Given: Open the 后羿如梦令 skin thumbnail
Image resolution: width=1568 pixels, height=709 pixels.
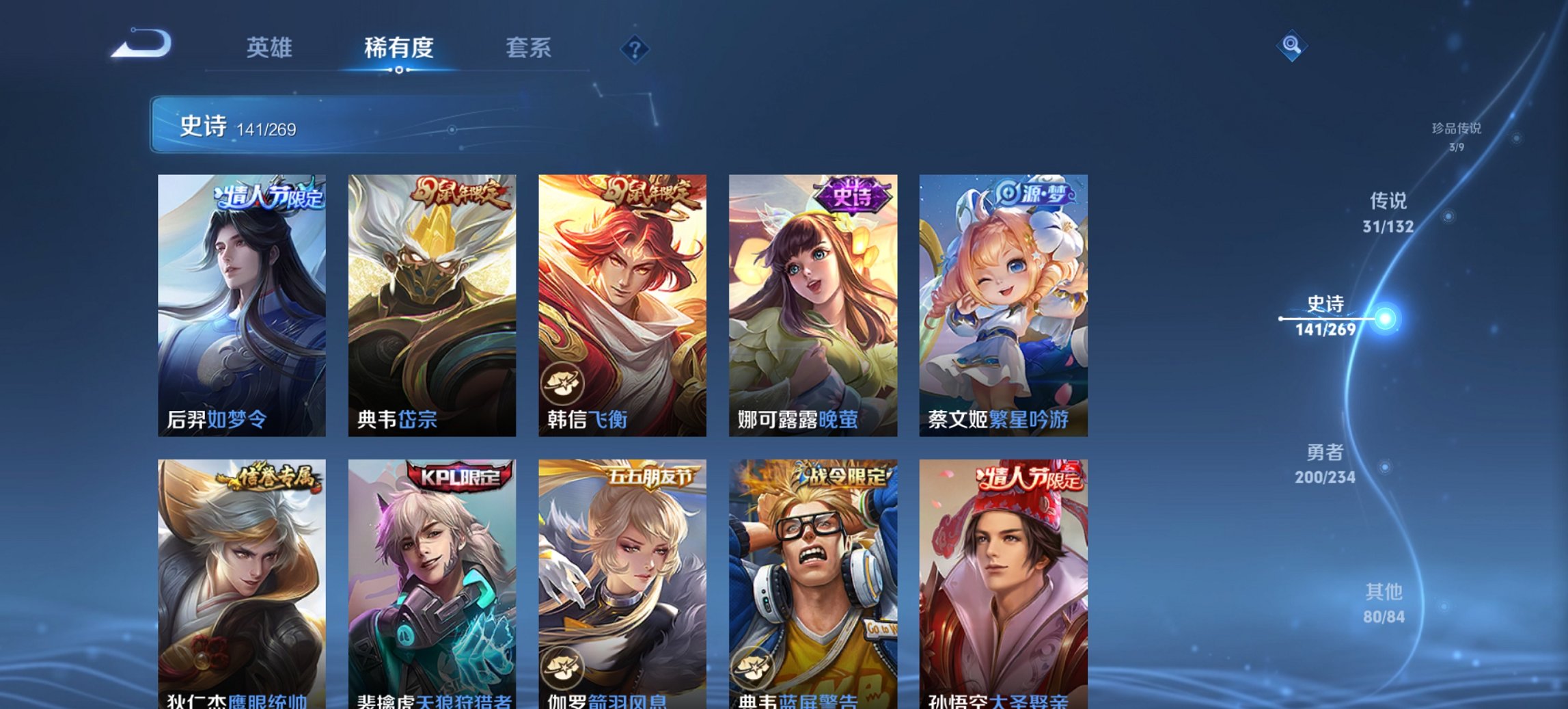Looking at the screenshot, I should pyautogui.click(x=242, y=301).
